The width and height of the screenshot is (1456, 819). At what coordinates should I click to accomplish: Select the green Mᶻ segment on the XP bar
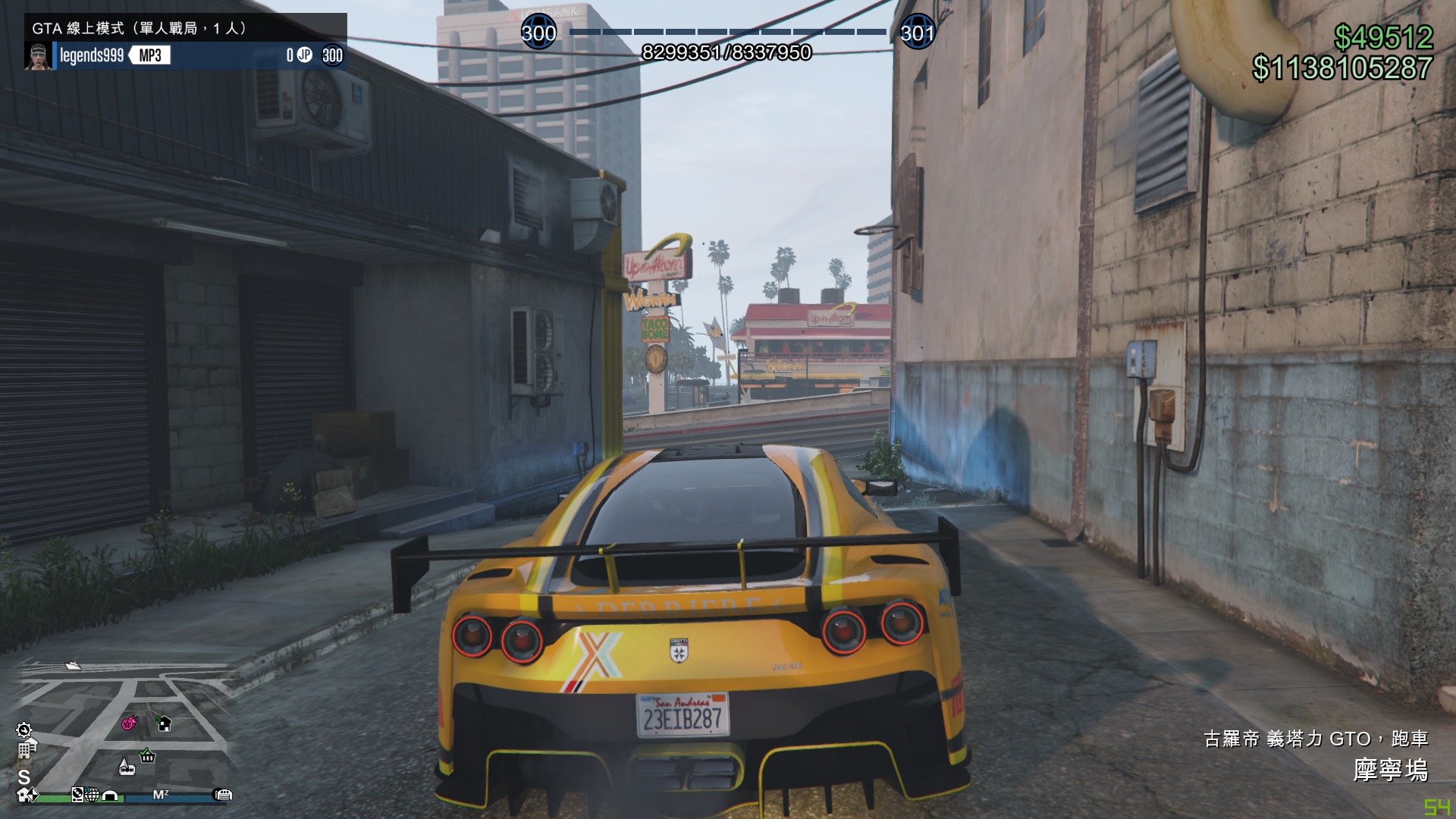point(162,795)
